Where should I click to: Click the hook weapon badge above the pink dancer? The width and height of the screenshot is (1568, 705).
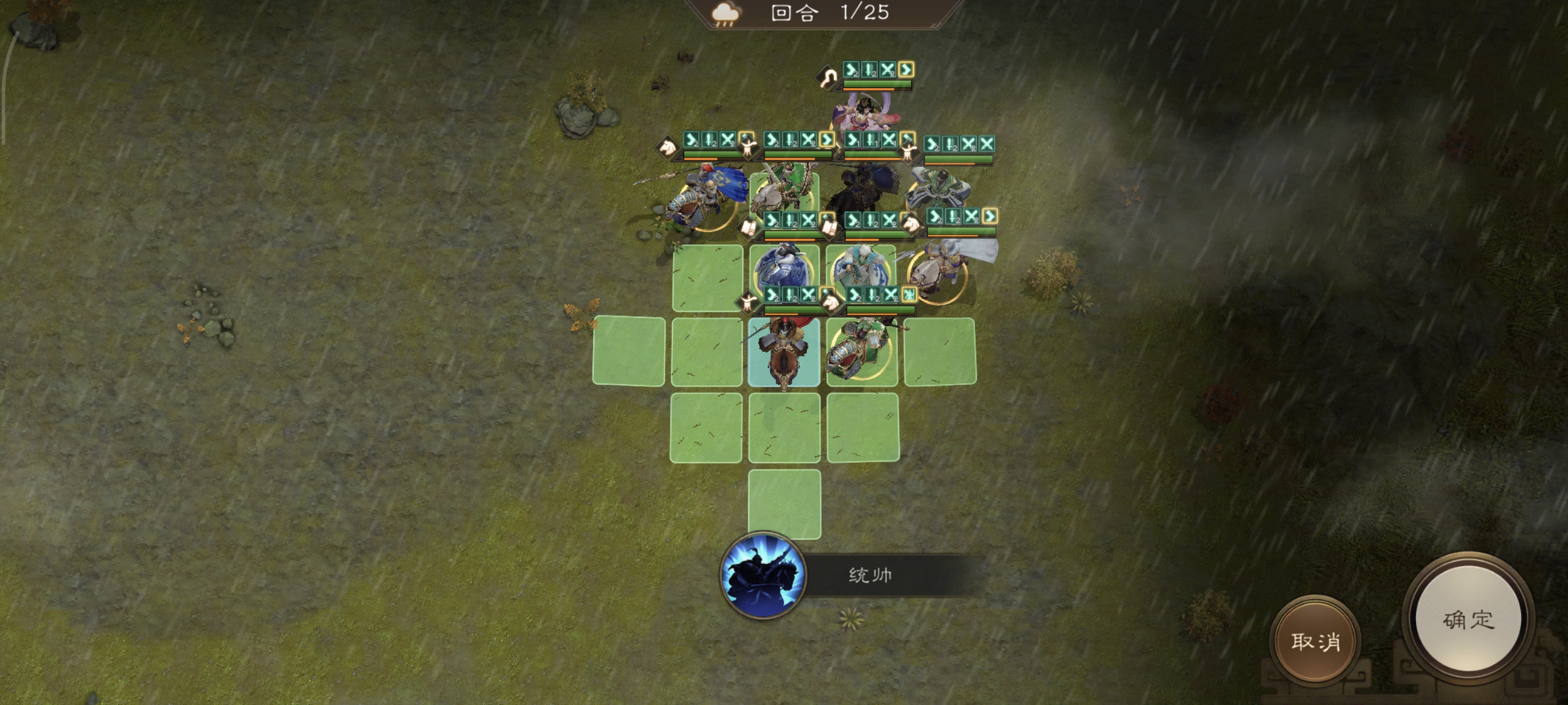click(x=828, y=78)
